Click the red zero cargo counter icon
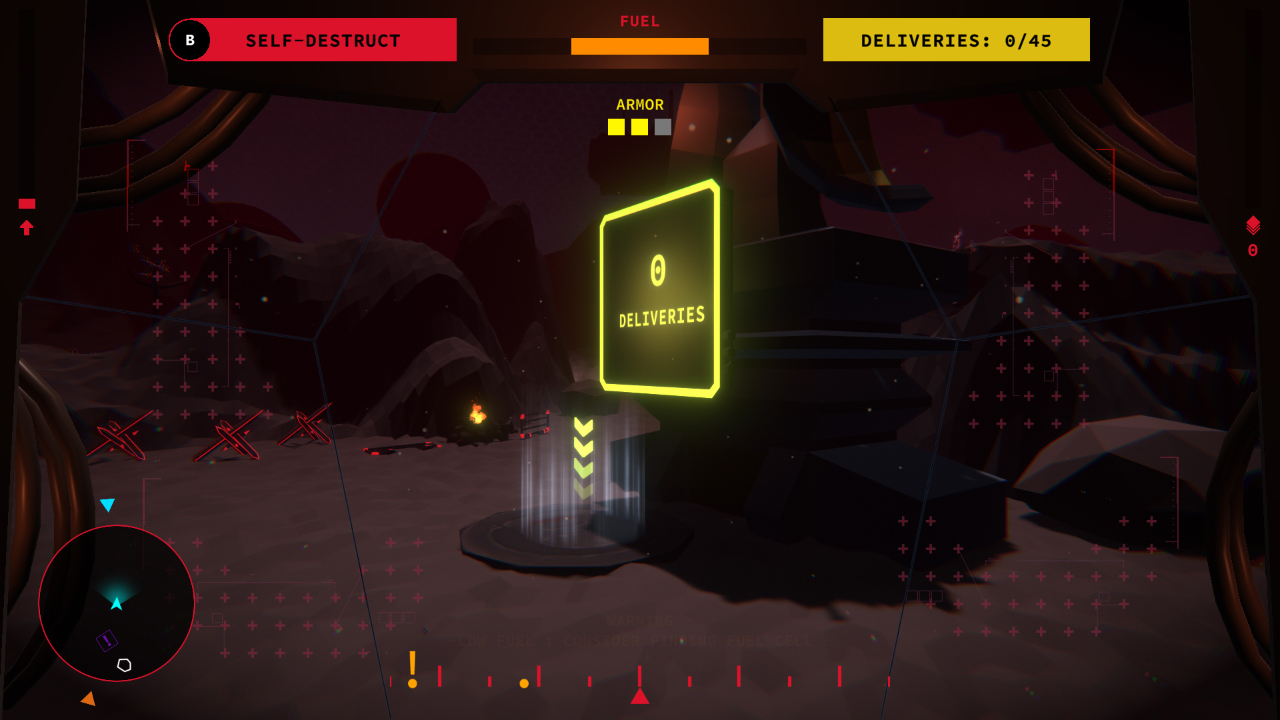This screenshot has width=1280, height=720. point(1252,250)
